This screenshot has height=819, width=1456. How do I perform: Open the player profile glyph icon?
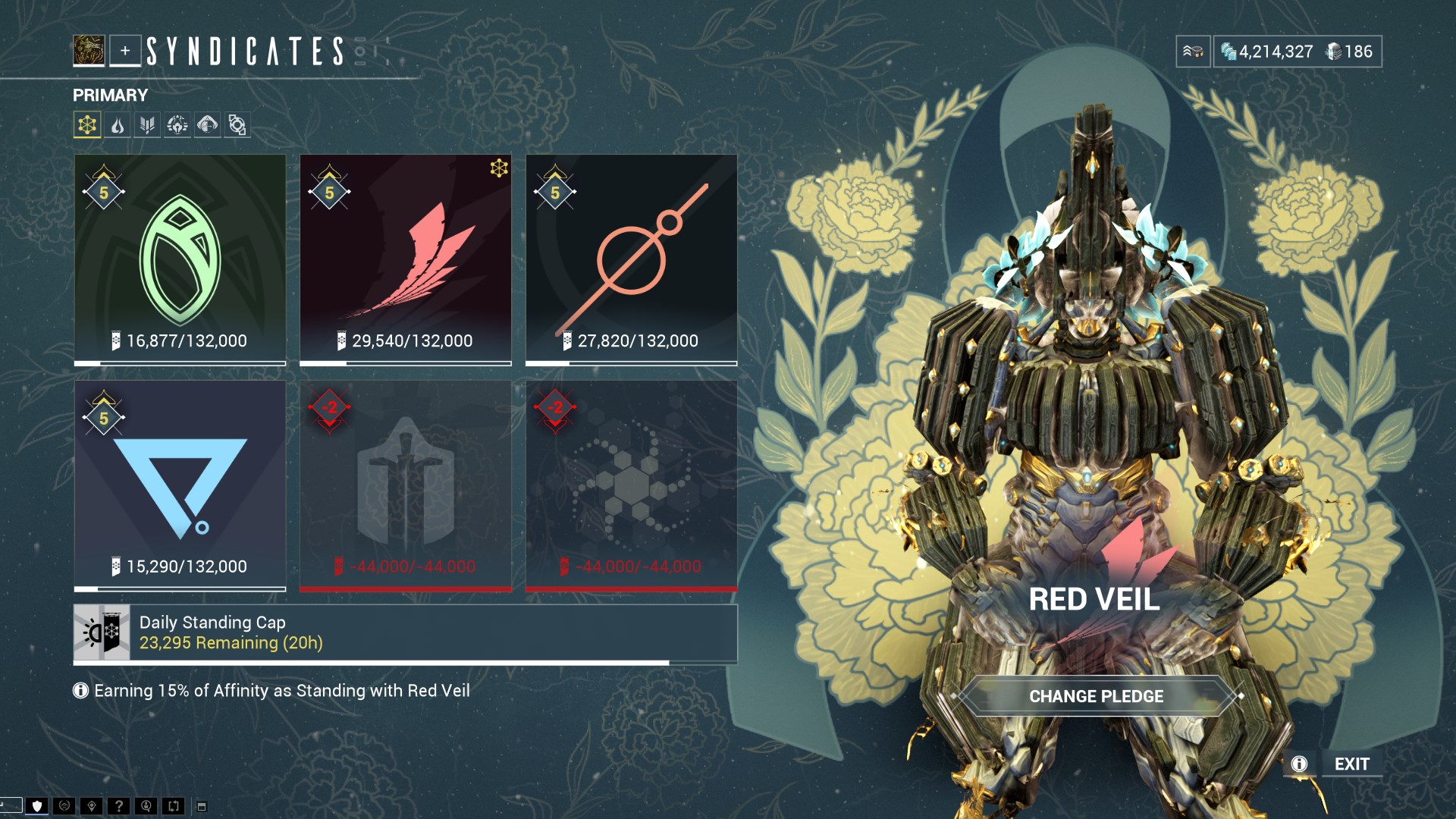[x=89, y=51]
